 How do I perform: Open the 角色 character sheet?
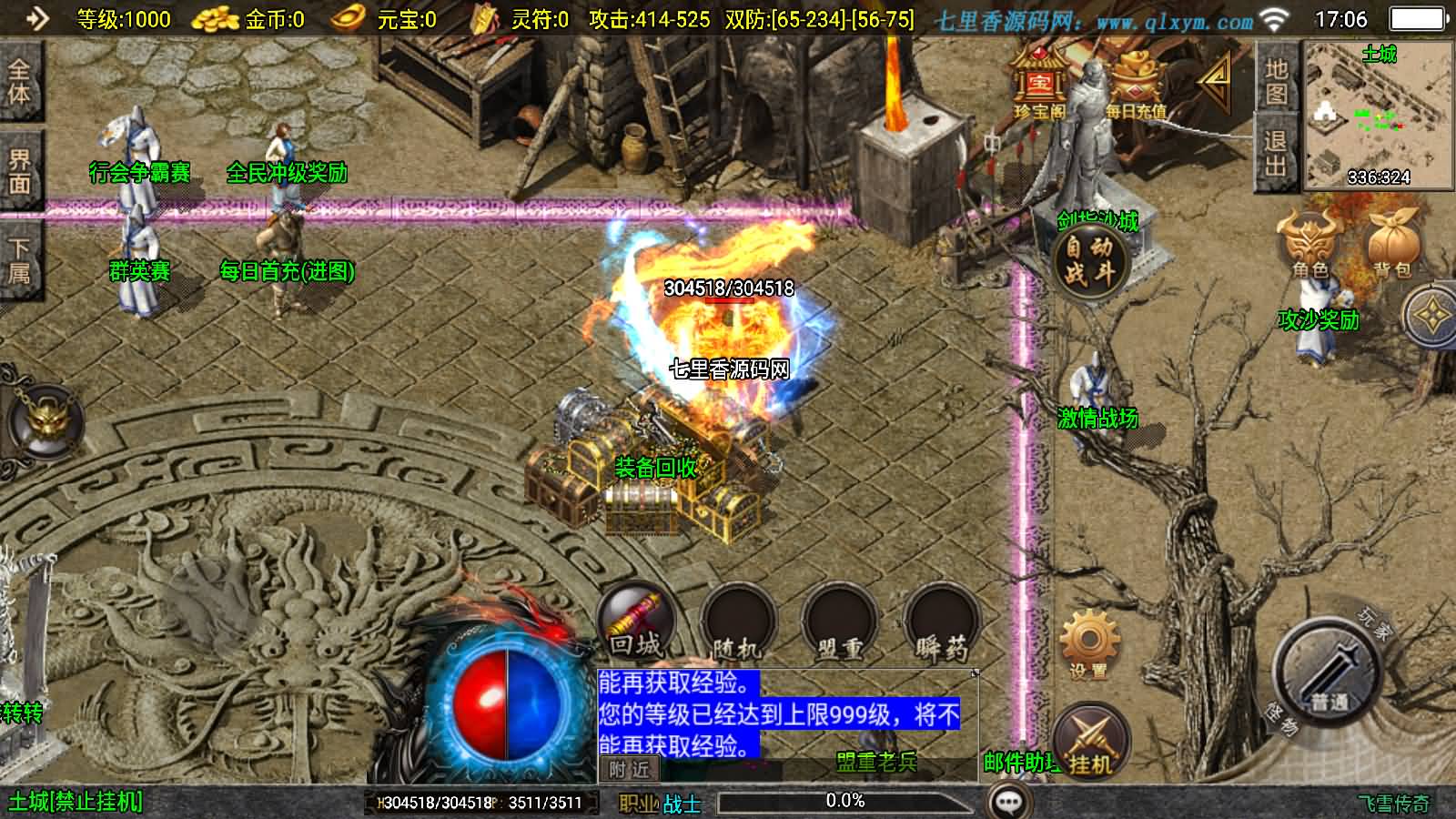1309,243
